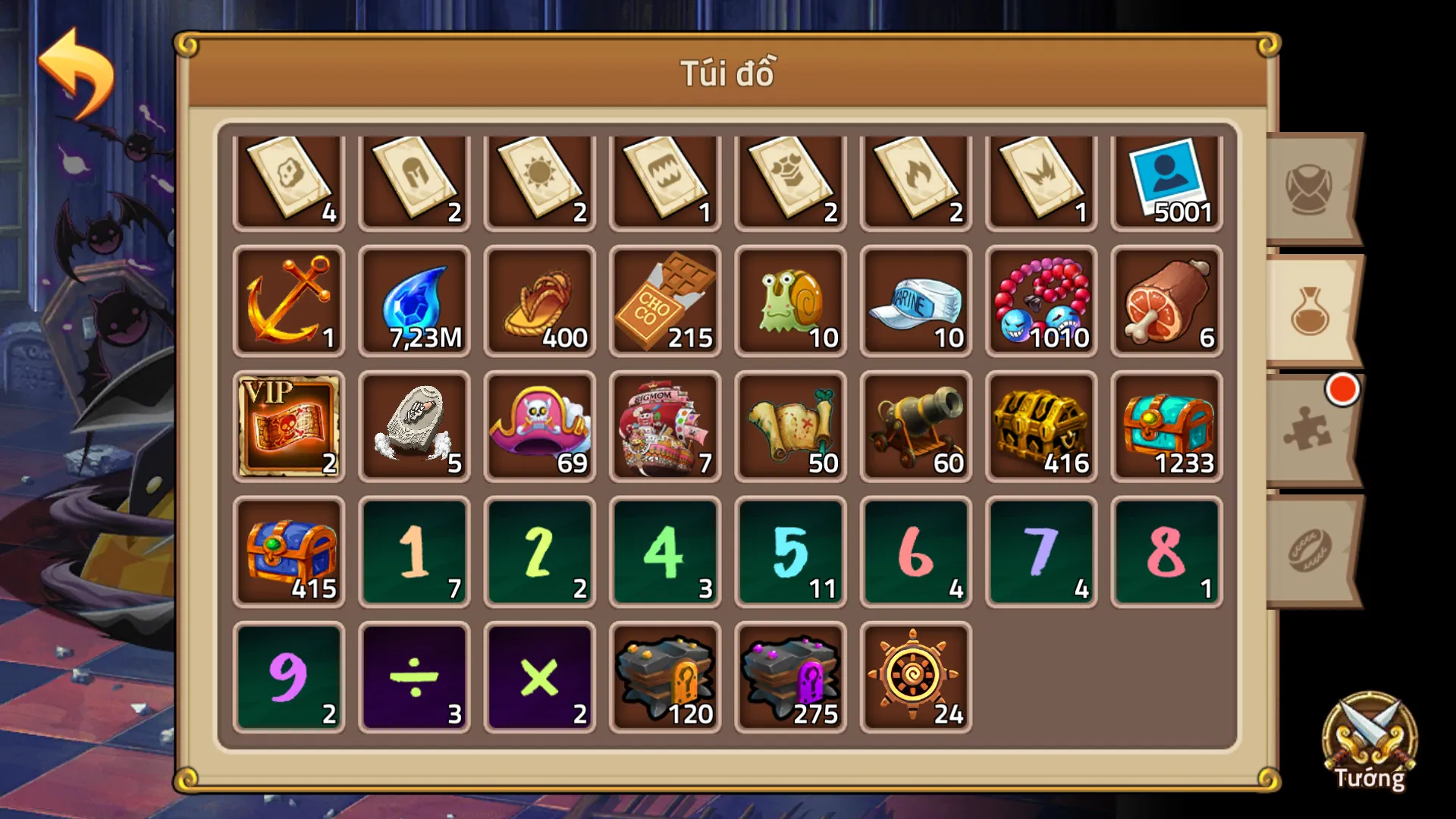Select the cannon item showing 60
This screenshot has width=1456, height=819.
pyautogui.click(x=915, y=426)
